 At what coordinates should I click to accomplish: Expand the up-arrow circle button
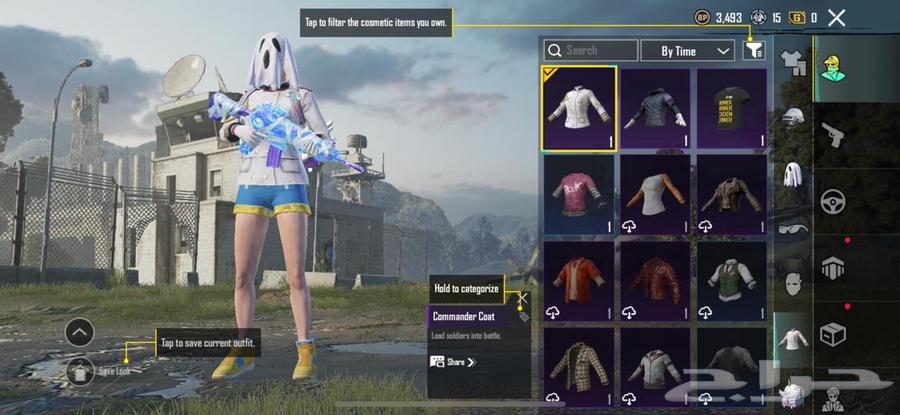pos(81,333)
